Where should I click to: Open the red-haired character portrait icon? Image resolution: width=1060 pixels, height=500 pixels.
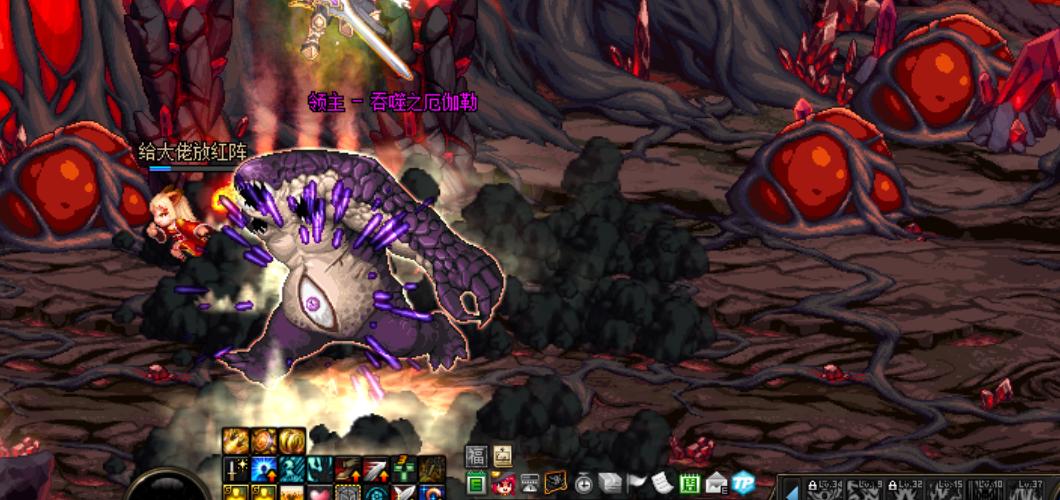[x=502, y=484]
